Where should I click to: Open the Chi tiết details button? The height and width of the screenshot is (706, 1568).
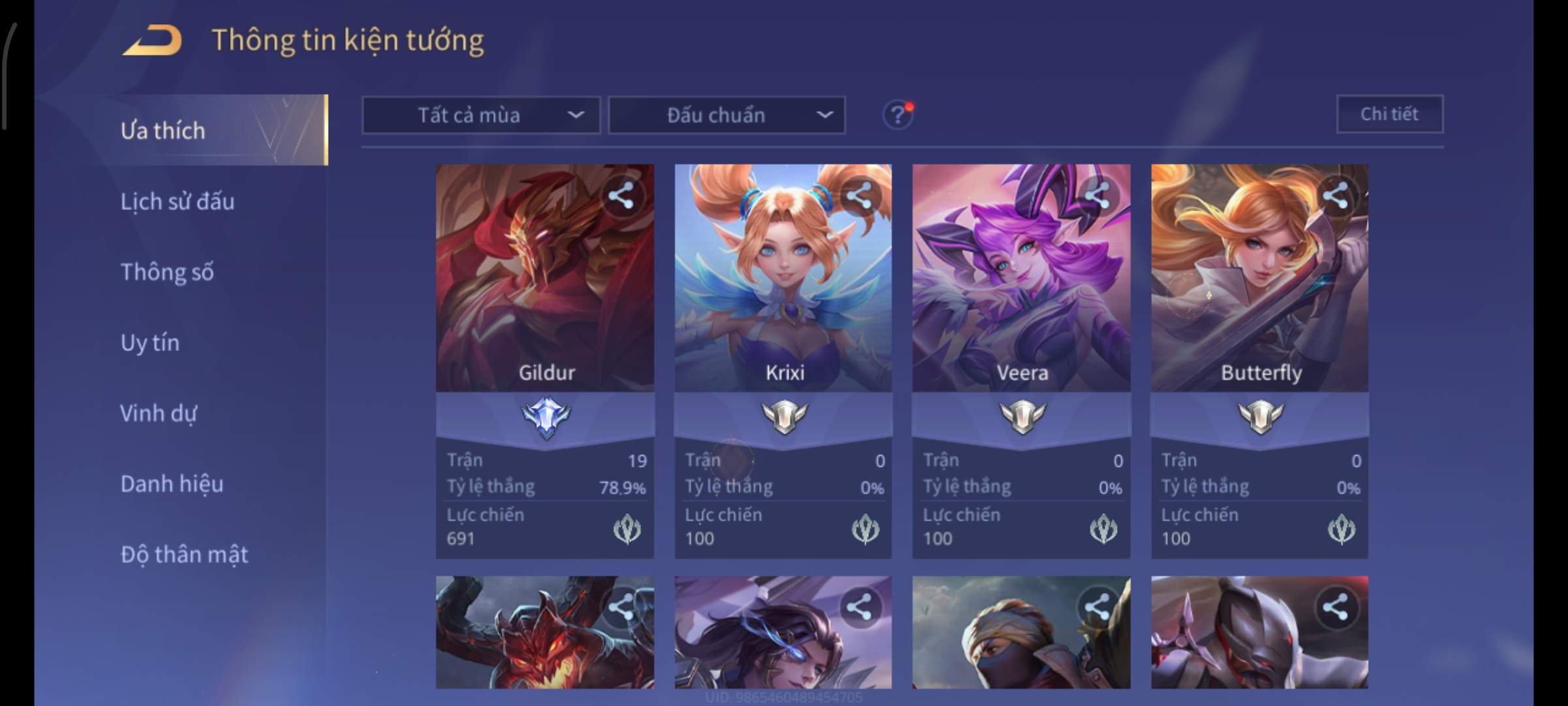click(x=1389, y=114)
